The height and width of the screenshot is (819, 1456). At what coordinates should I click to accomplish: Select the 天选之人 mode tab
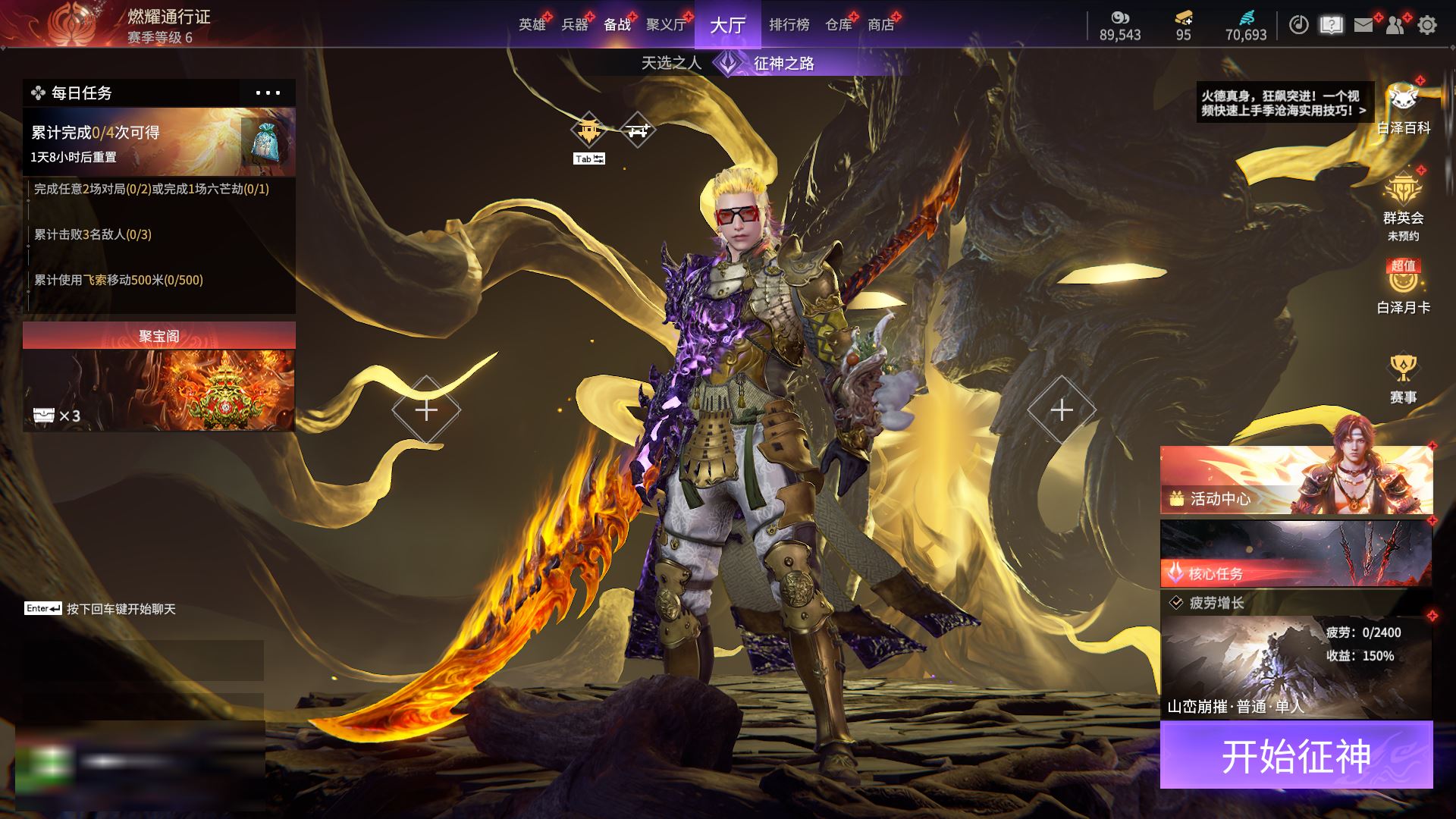[671, 63]
